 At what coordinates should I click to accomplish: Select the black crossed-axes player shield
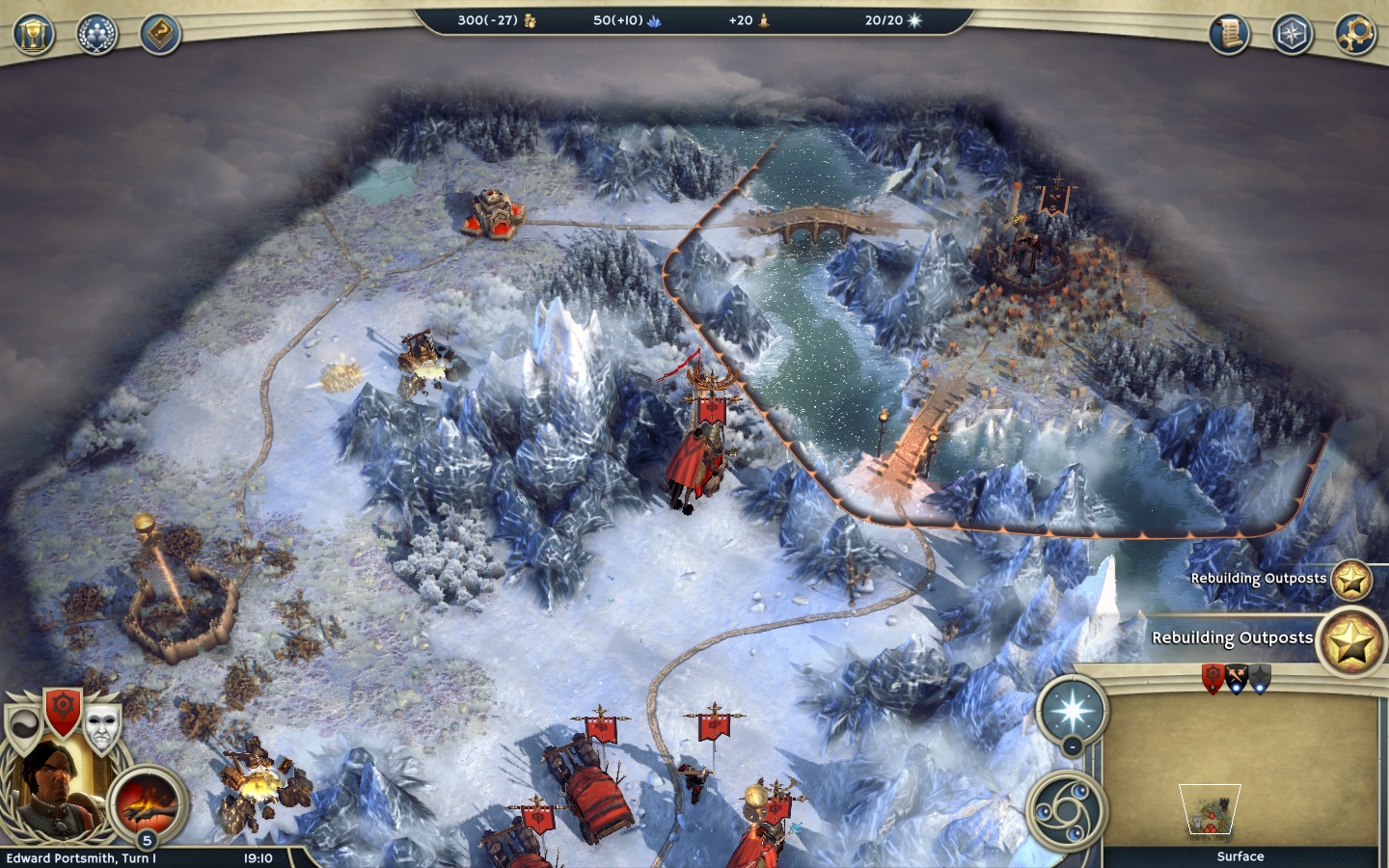[1237, 679]
